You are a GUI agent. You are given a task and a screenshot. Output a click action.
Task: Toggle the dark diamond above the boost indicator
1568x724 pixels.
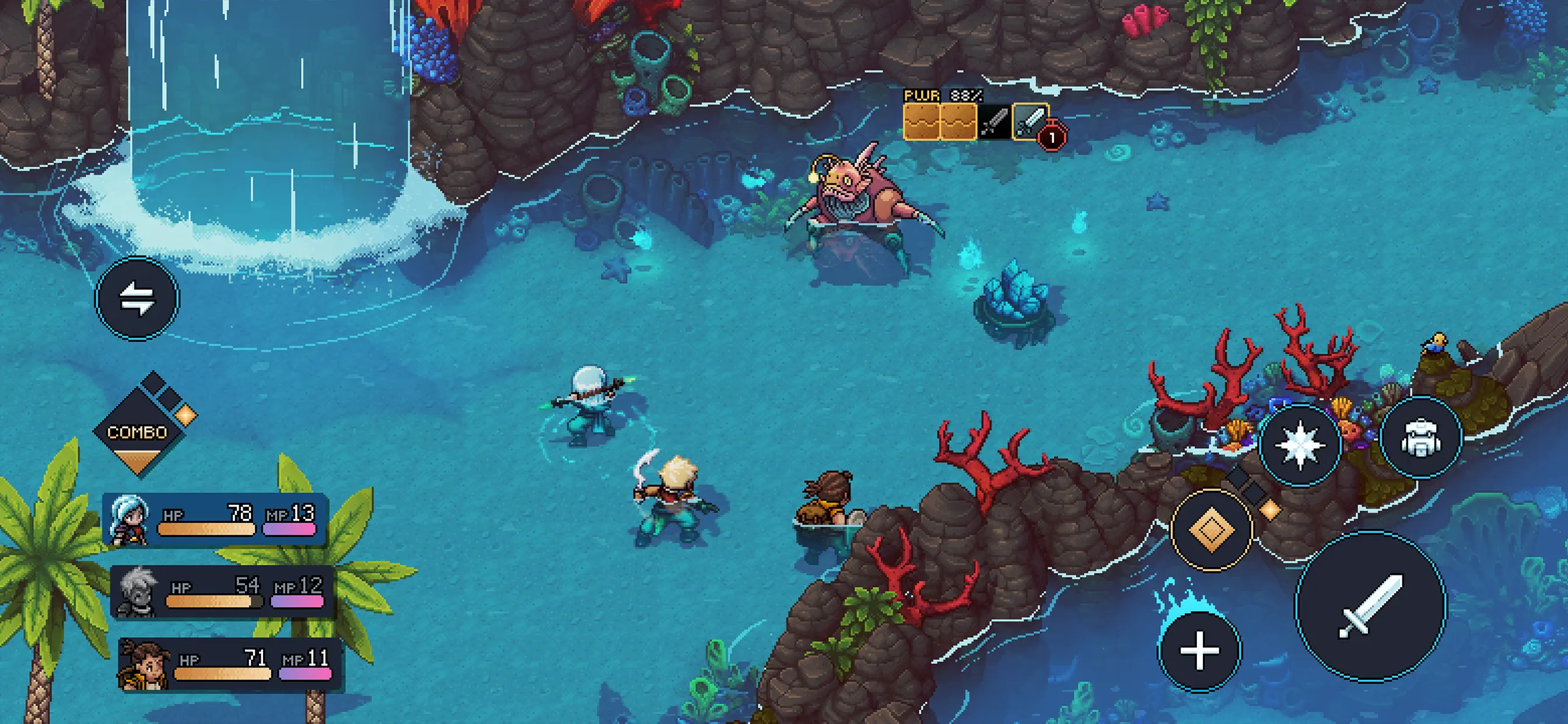click(x=1238, y=477)
